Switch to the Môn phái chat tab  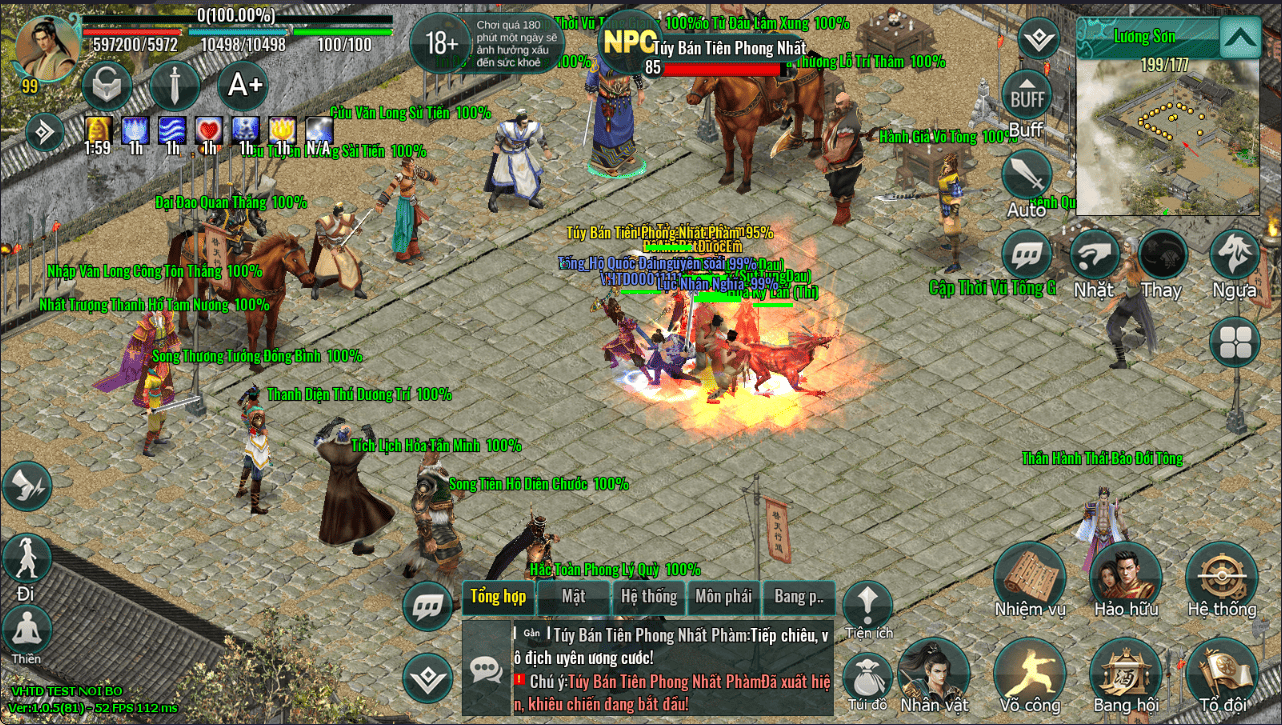[723, 597]
